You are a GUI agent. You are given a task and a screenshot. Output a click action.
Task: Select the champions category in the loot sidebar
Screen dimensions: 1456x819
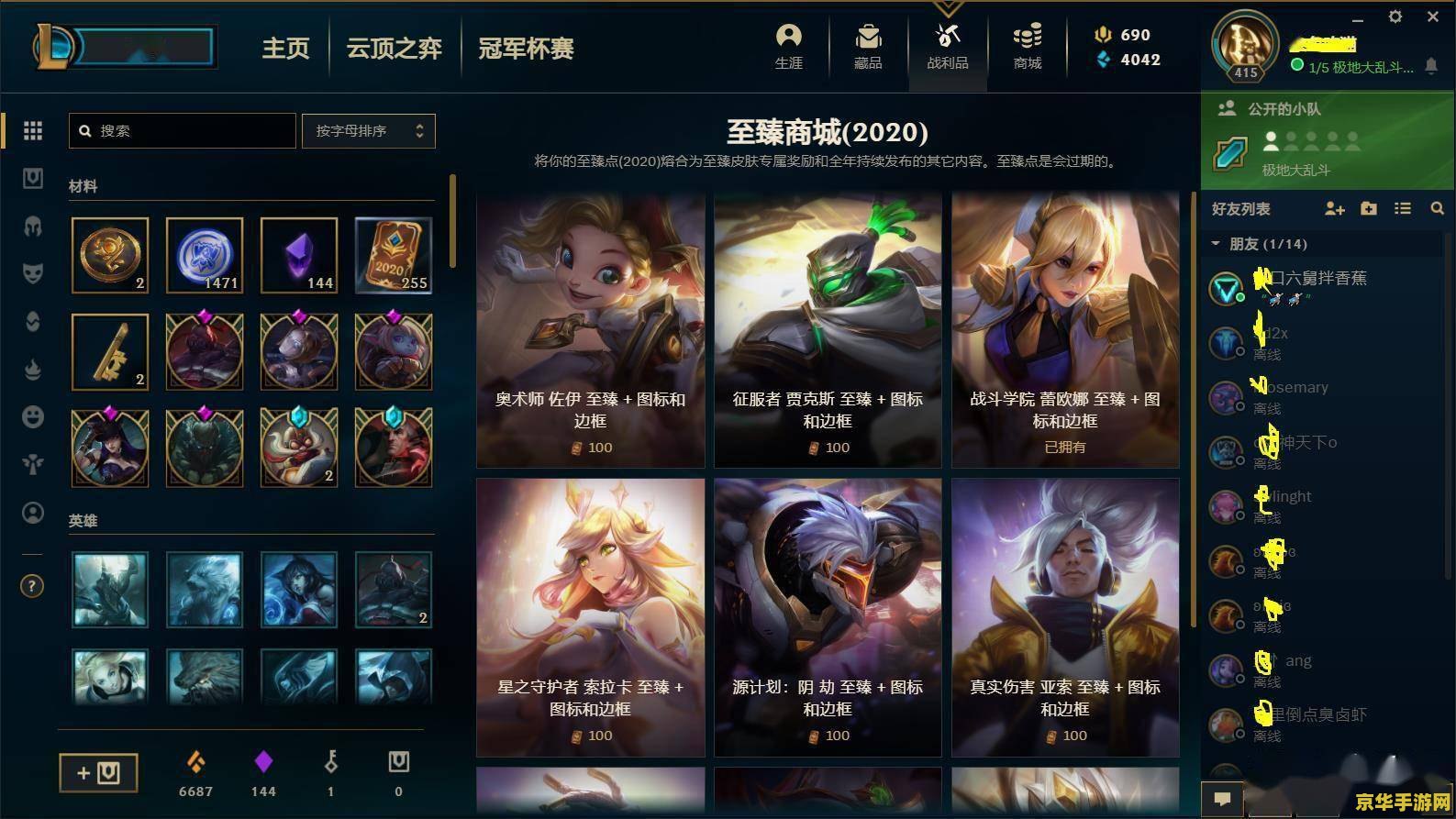tap(32, 226)
